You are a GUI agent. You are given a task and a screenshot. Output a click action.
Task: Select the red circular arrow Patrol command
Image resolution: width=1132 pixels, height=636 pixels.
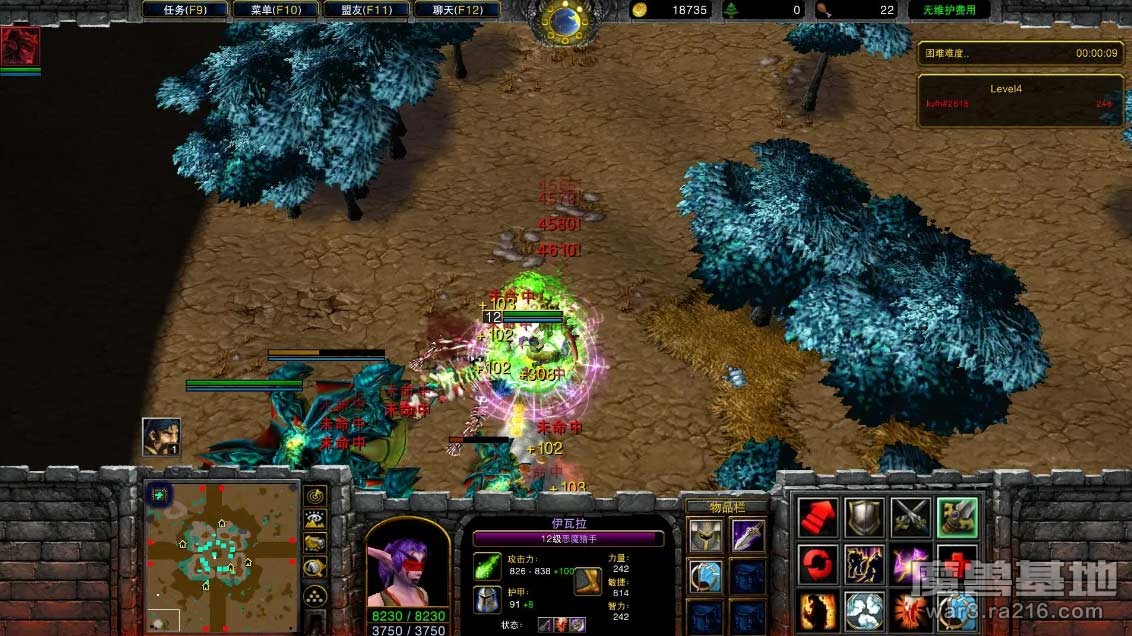click(x=818, y=564)
